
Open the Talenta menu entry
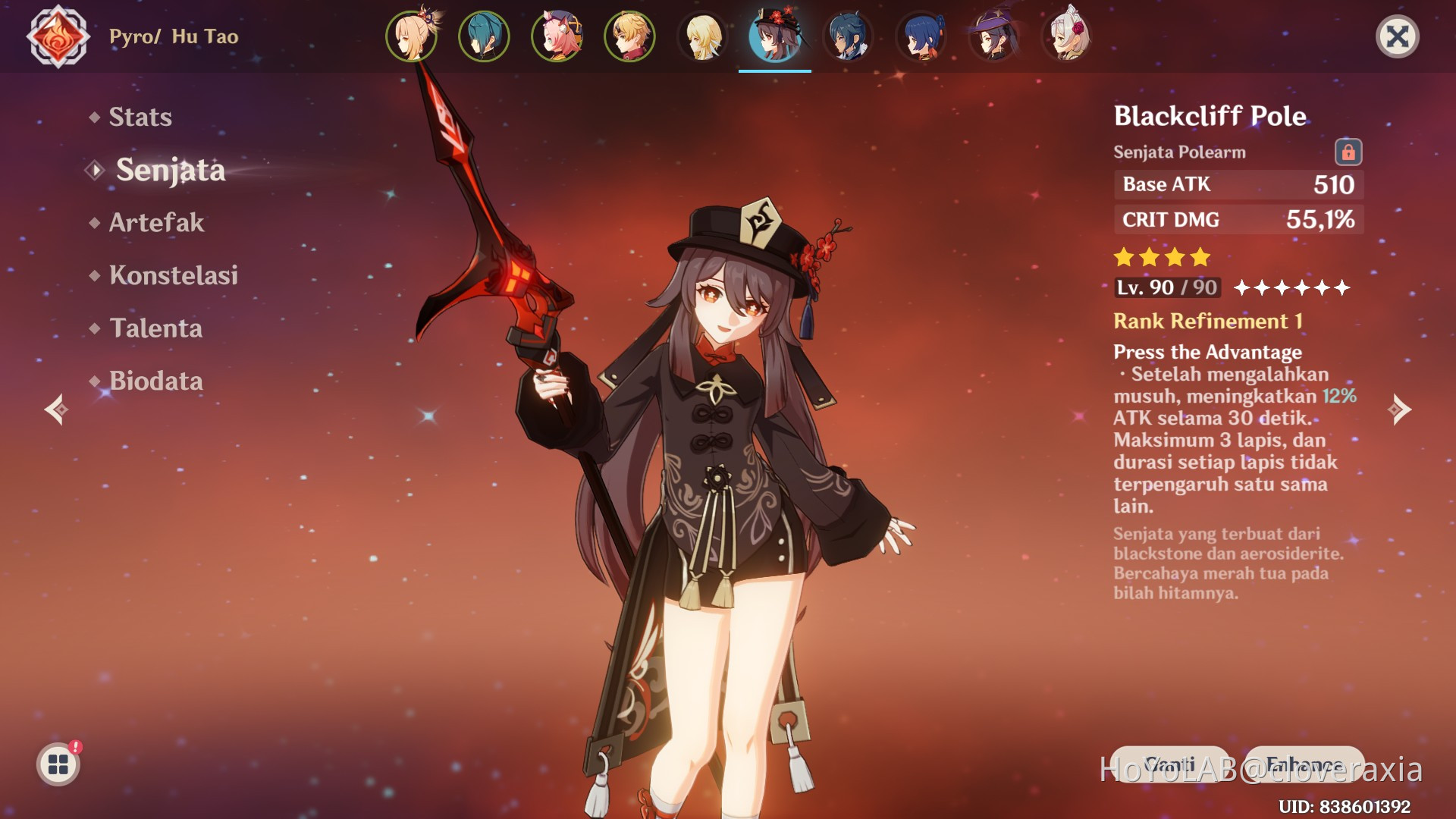(x=155, y=328)
